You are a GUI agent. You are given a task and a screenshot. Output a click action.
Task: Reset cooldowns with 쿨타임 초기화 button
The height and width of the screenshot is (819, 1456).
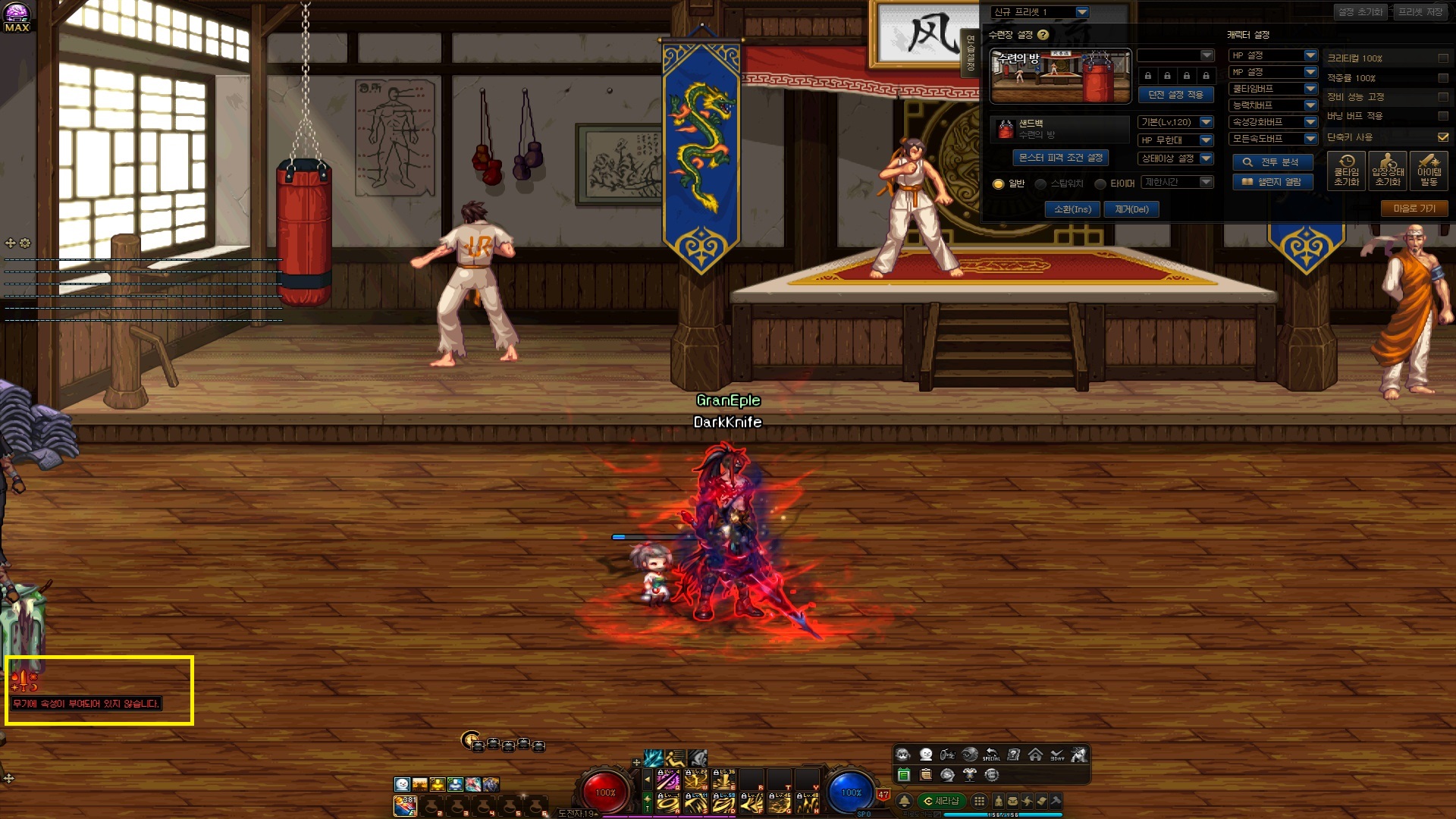click(x=1346, y=171)
